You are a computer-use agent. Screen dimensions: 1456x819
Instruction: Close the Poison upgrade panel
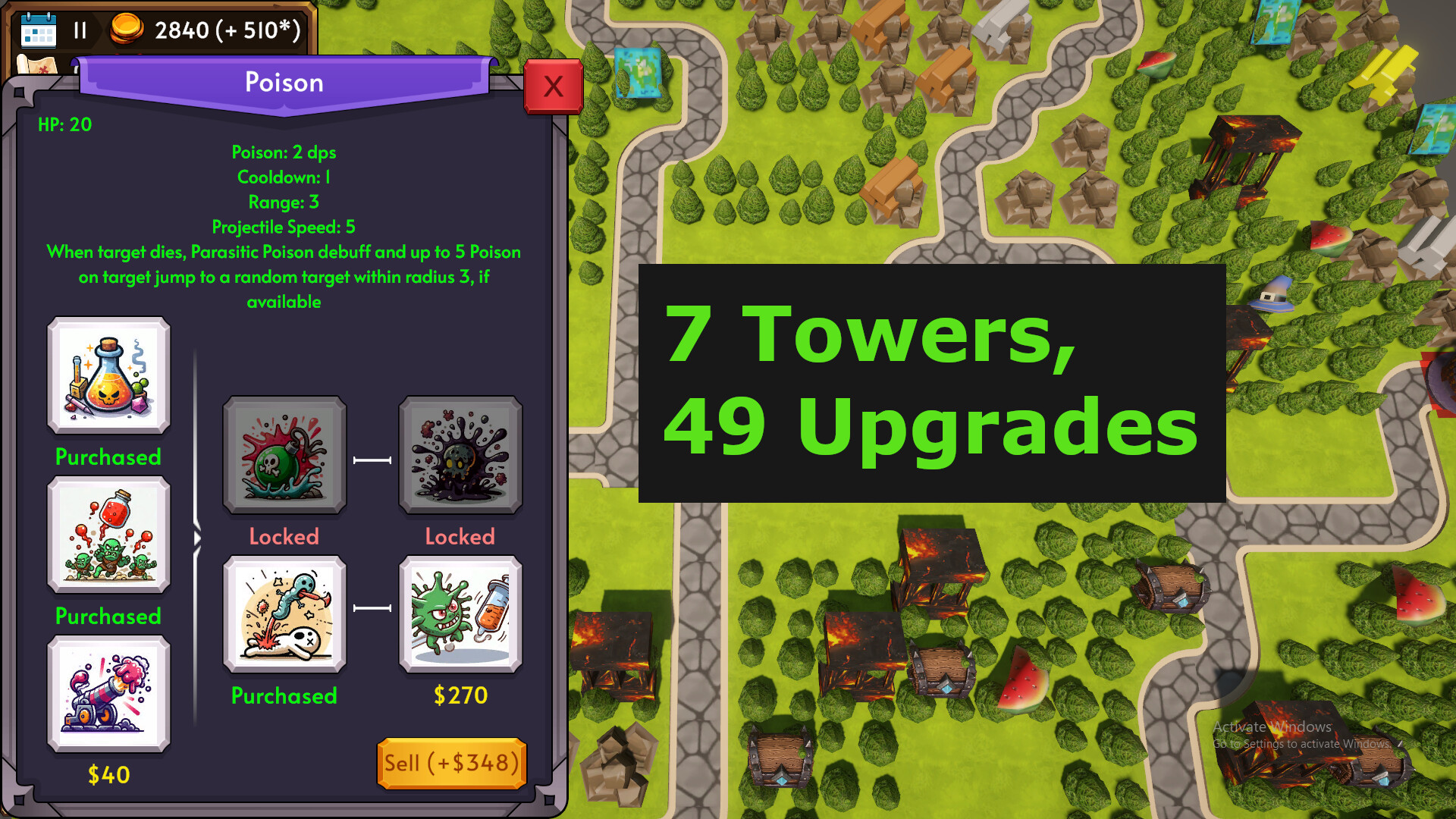point(554,86)
